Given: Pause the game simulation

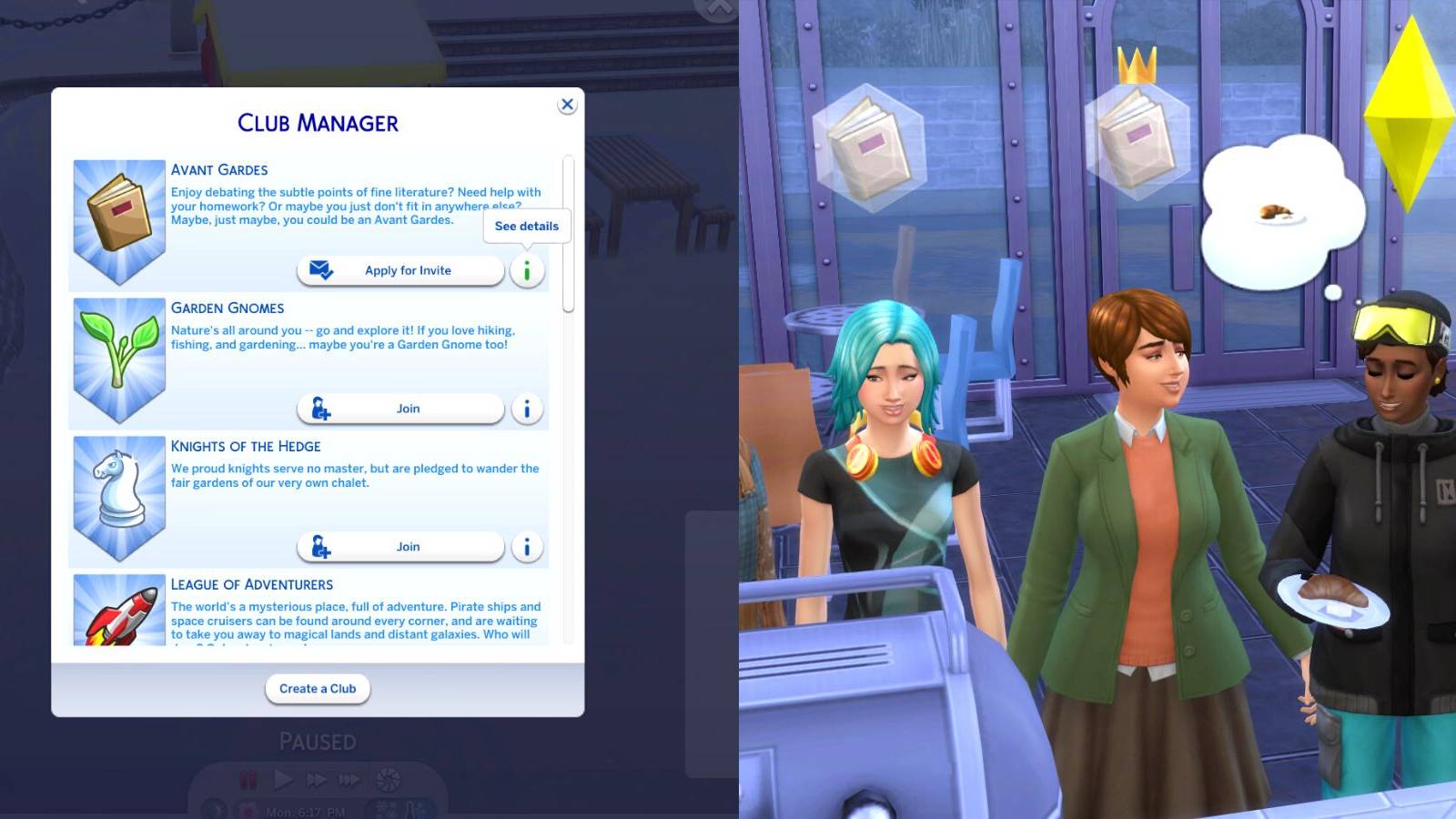Looking at the screenshot, I should click(x=248, y=779).
